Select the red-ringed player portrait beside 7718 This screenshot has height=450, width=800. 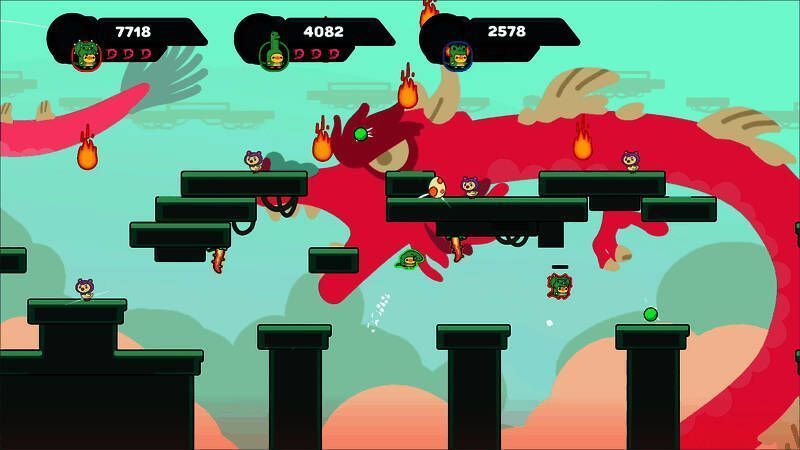tap(87, 54)
